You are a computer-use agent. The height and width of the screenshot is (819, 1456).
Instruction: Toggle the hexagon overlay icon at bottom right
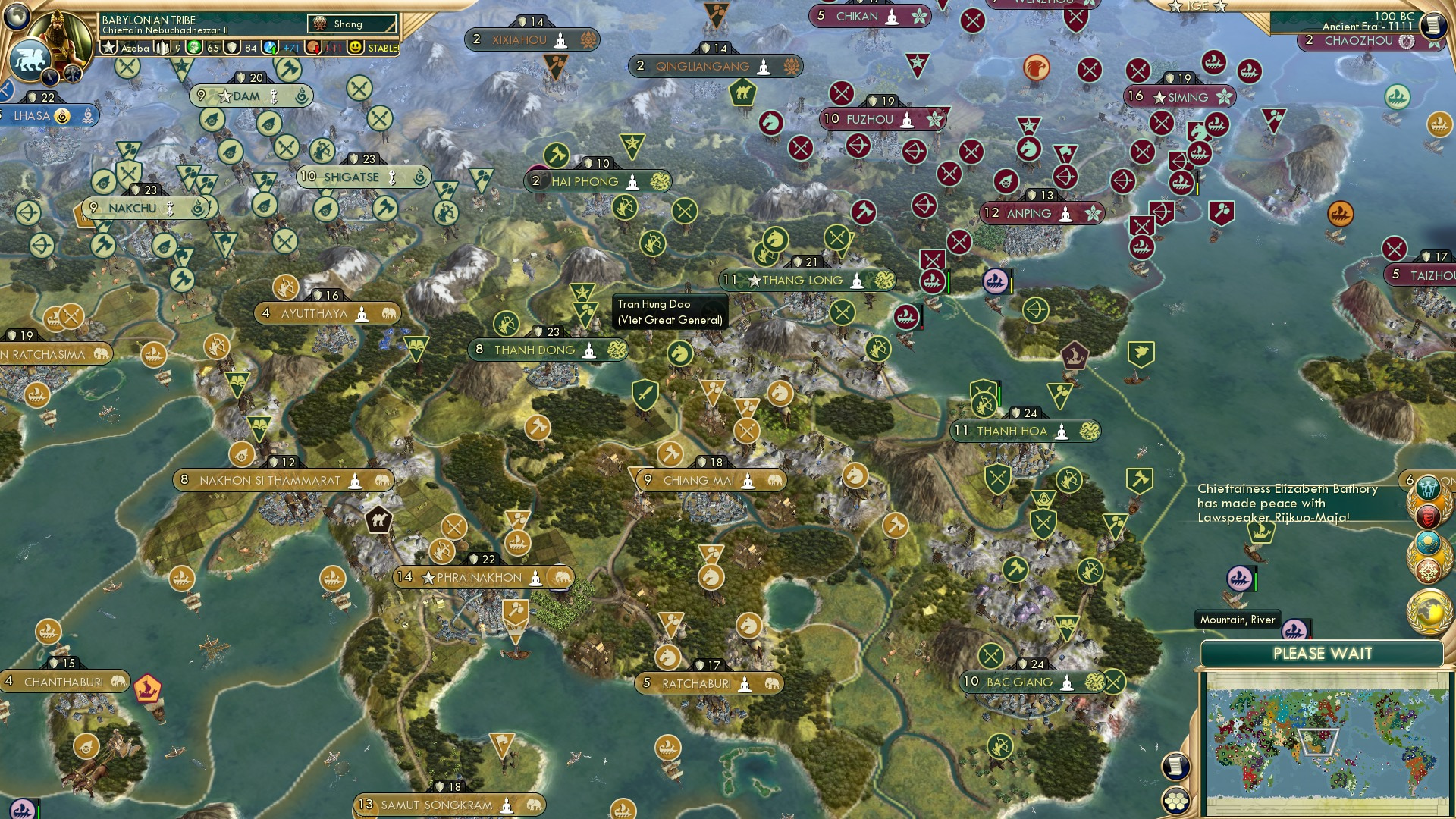tap(1175, 802)
